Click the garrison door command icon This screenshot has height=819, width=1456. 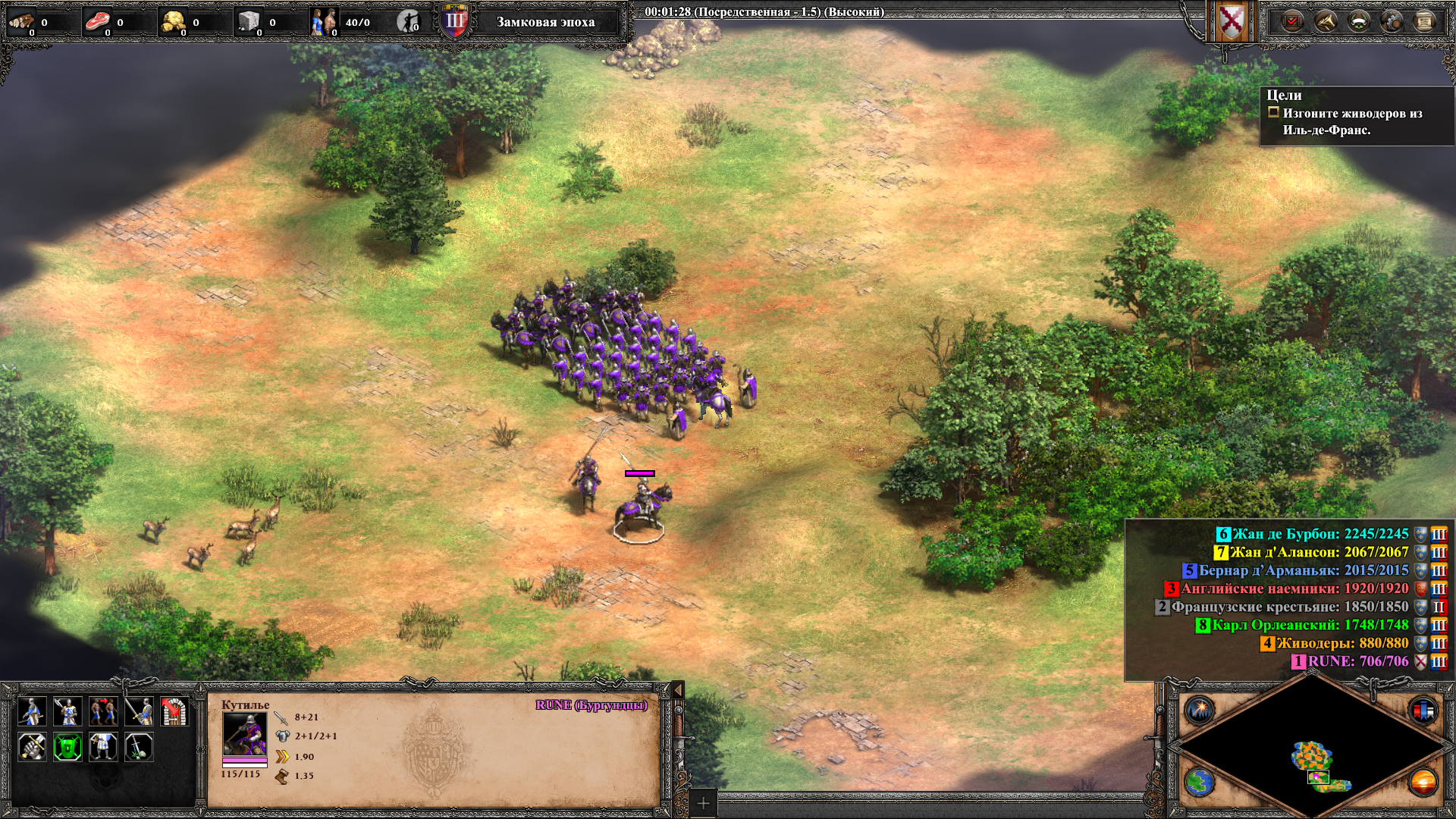pyautogui.click(x=174, y=711)
